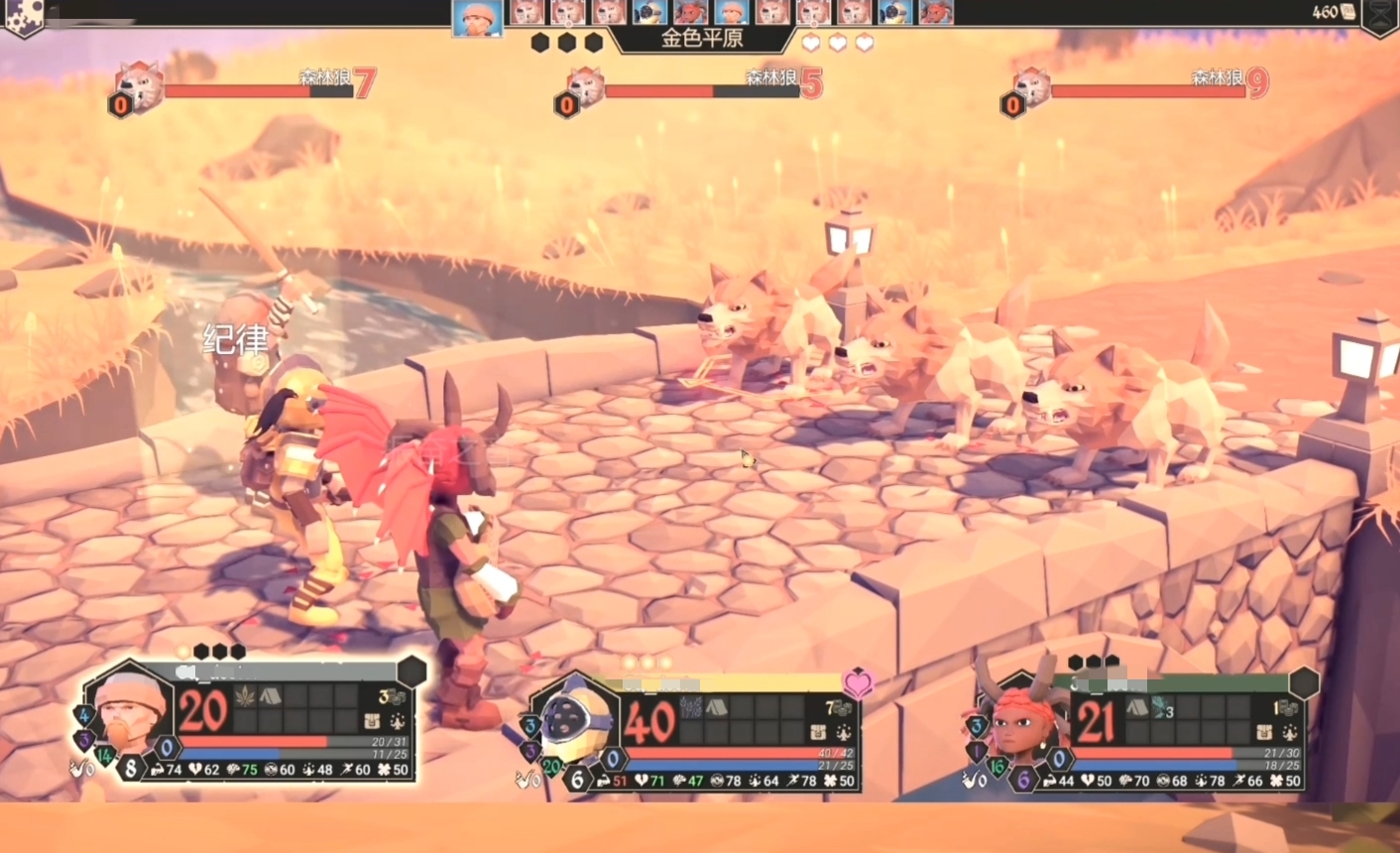Click the bearded hero's gold coin stack
The image size is (1400, 853).
coord(392,697)
